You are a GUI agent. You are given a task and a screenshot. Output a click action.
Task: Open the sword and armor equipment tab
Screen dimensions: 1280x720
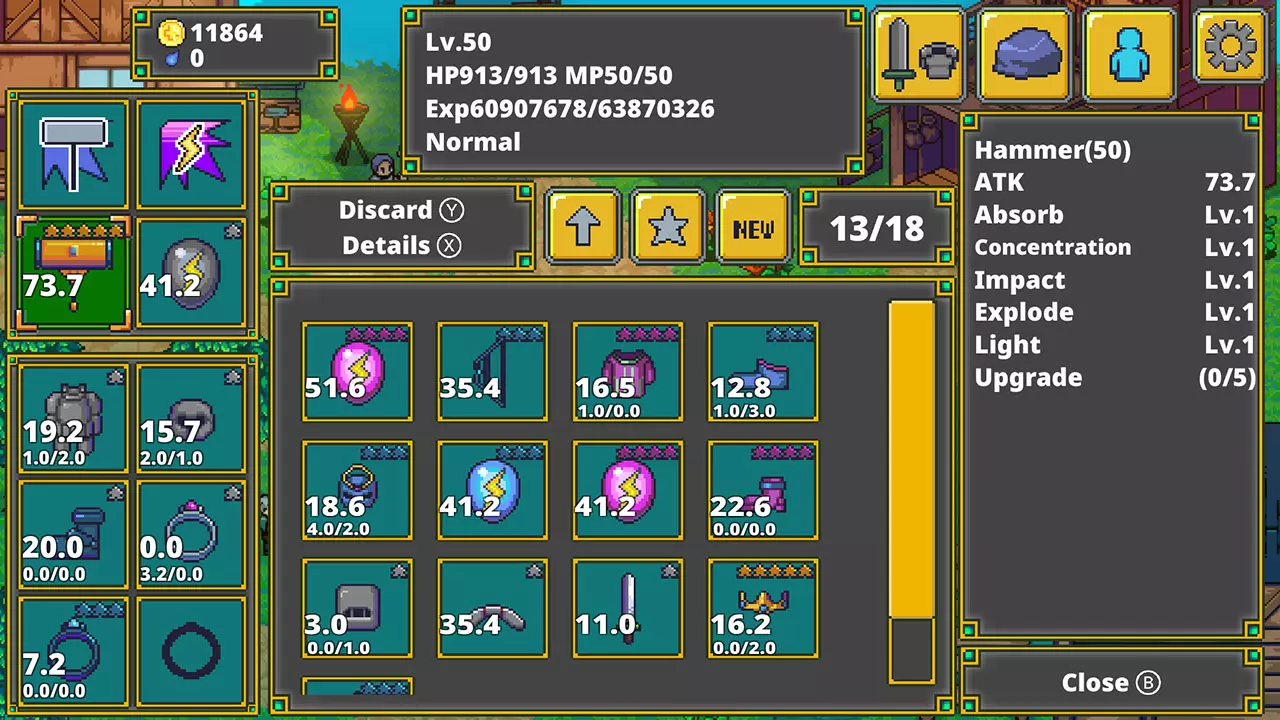coord(917,50)
